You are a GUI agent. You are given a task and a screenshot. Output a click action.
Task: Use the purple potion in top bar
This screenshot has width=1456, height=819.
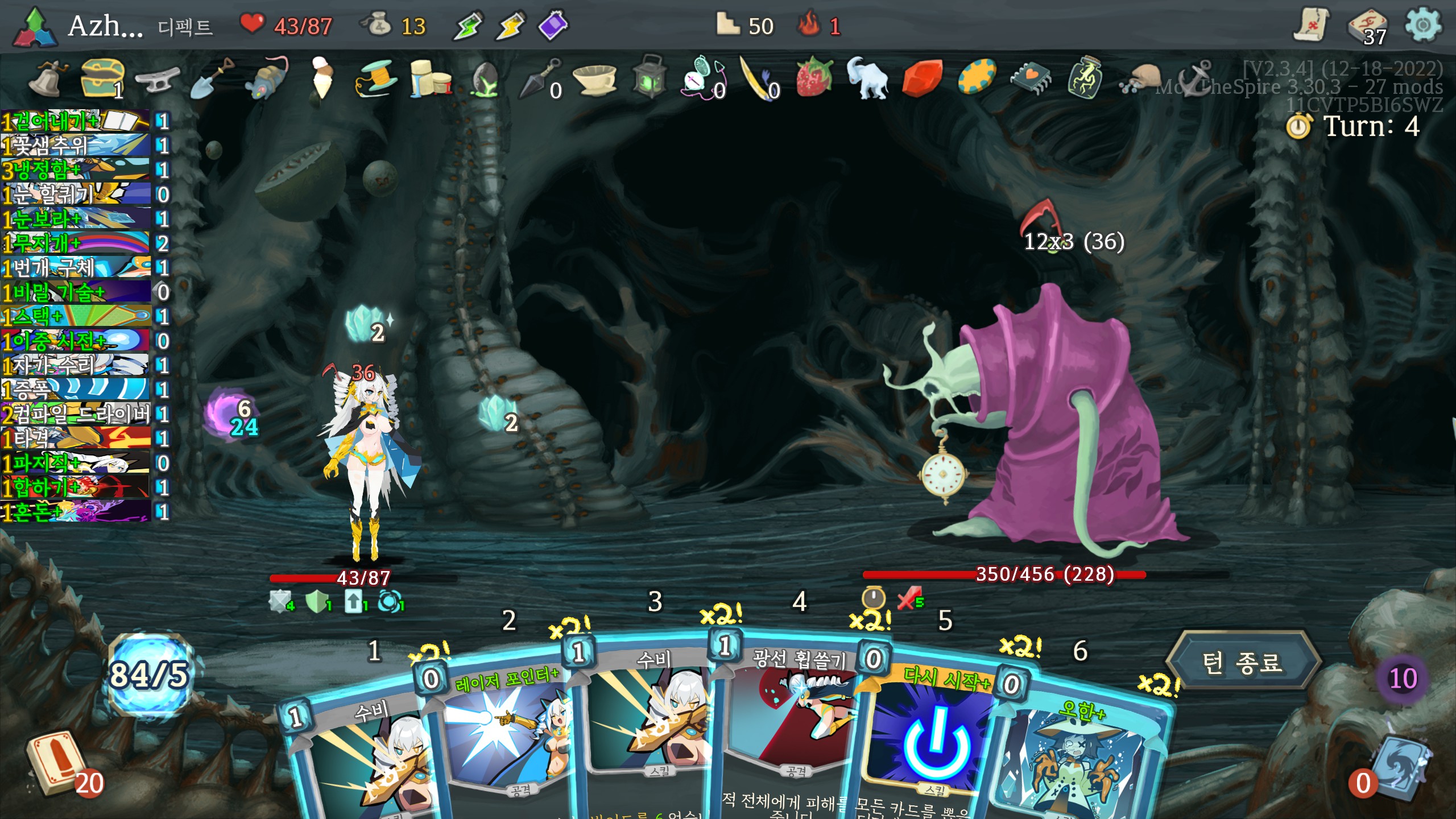553,26
